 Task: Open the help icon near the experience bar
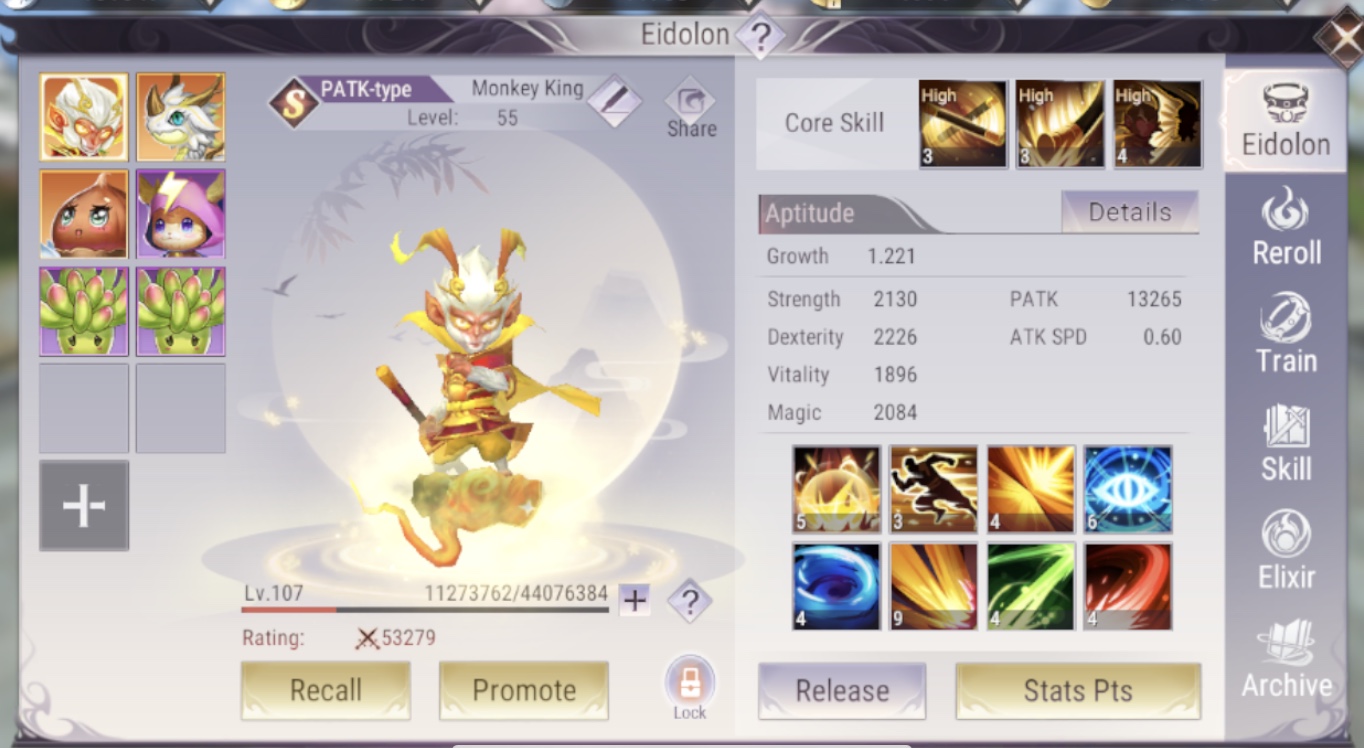[688, 601]
